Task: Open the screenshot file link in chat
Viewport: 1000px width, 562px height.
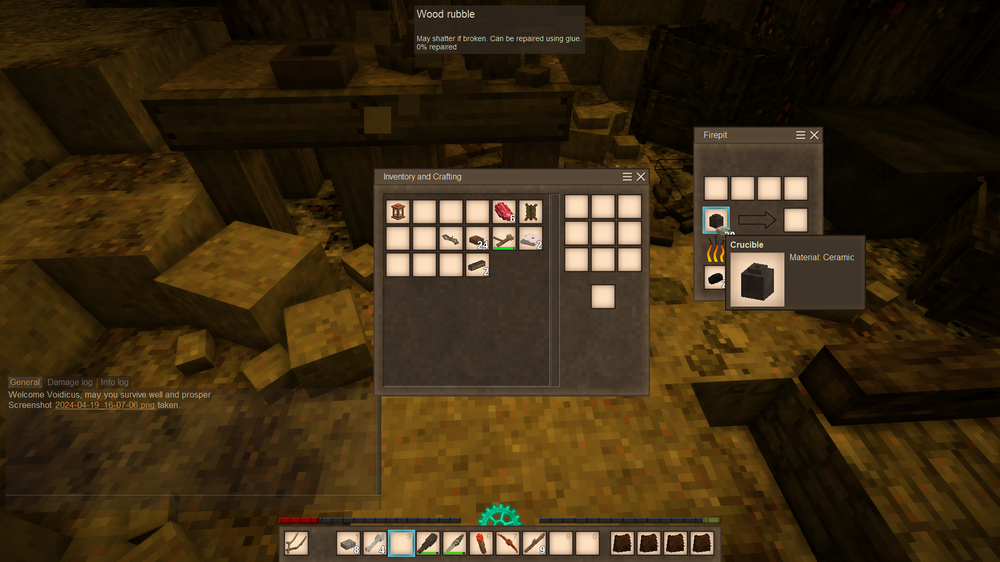Action: (x=105, y=406)
